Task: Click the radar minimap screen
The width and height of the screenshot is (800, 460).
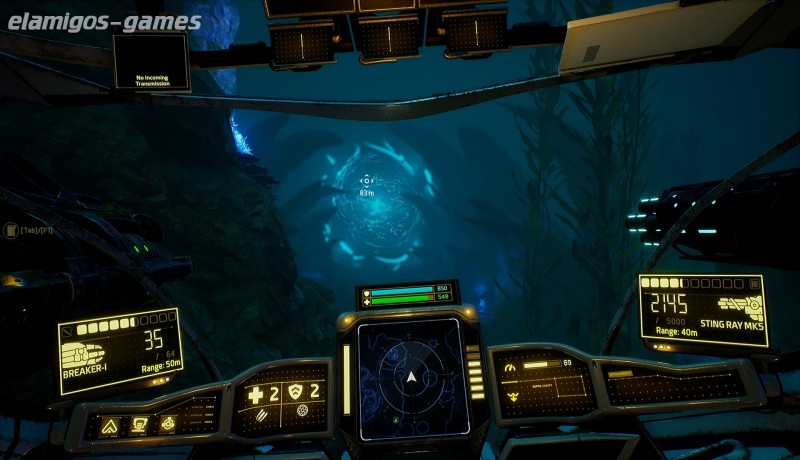Action: point(410,377)
